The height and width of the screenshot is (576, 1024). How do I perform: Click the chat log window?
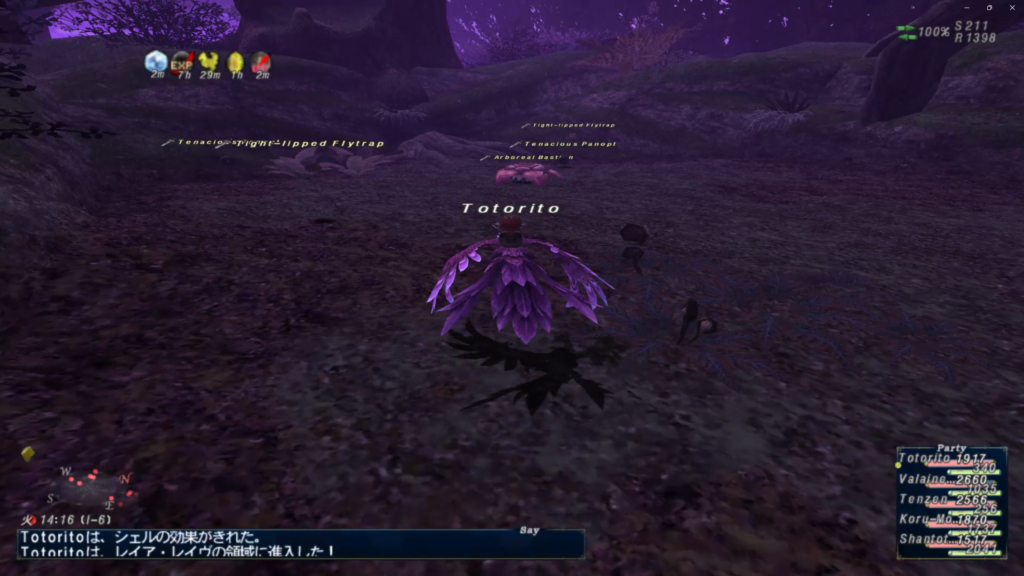pos(300,543)
